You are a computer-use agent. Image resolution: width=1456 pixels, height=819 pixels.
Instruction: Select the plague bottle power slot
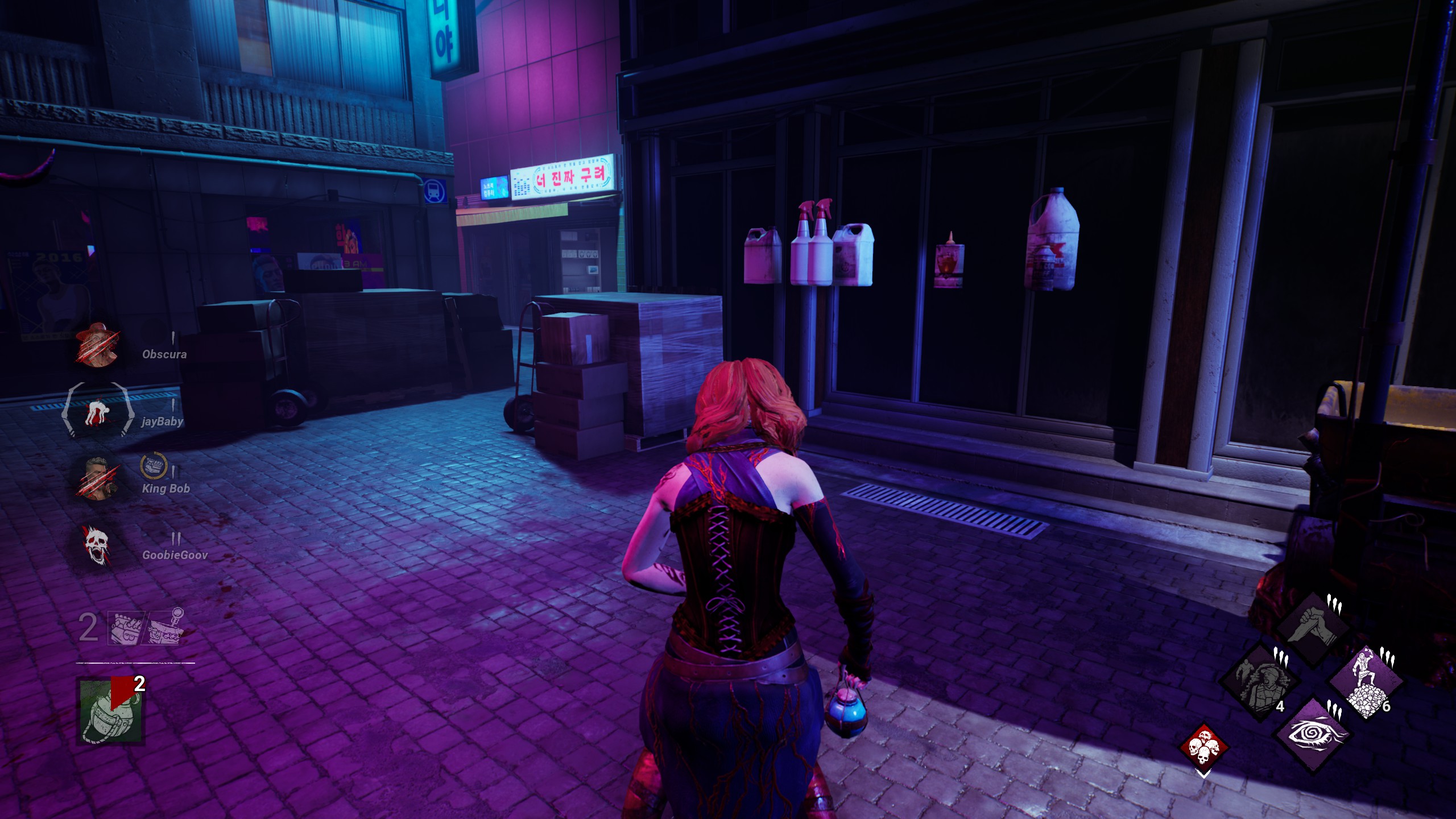click(x=111, y=711)
